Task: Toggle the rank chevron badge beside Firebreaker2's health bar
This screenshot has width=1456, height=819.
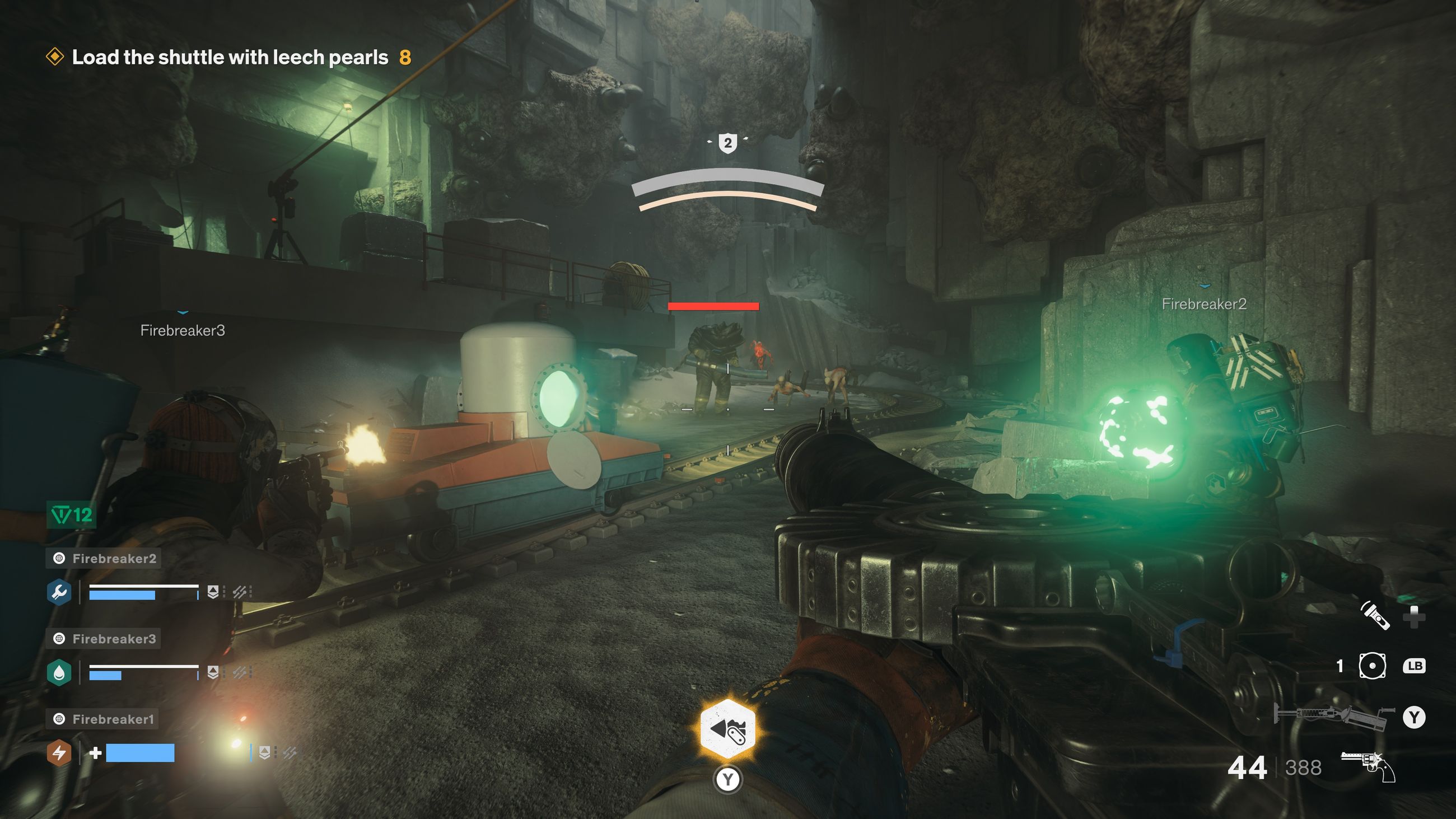Action: point(214,592)
